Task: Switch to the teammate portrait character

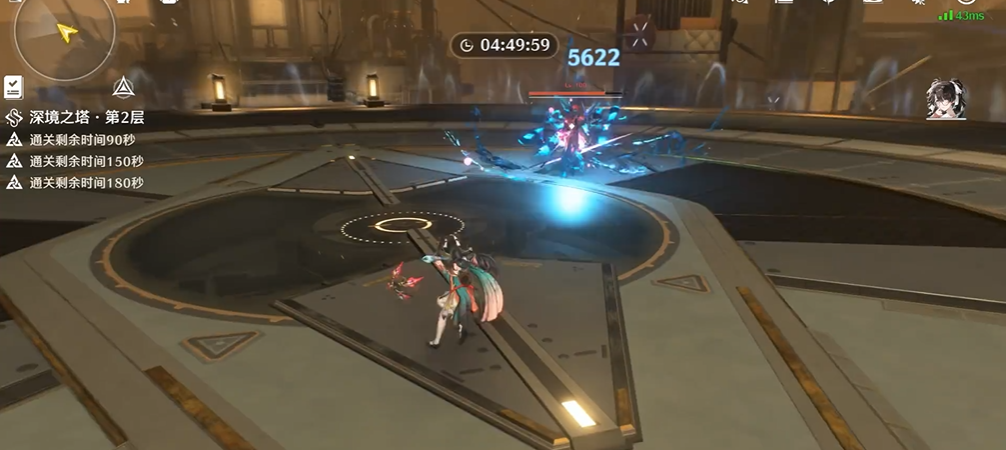Action: coord(945,99)
